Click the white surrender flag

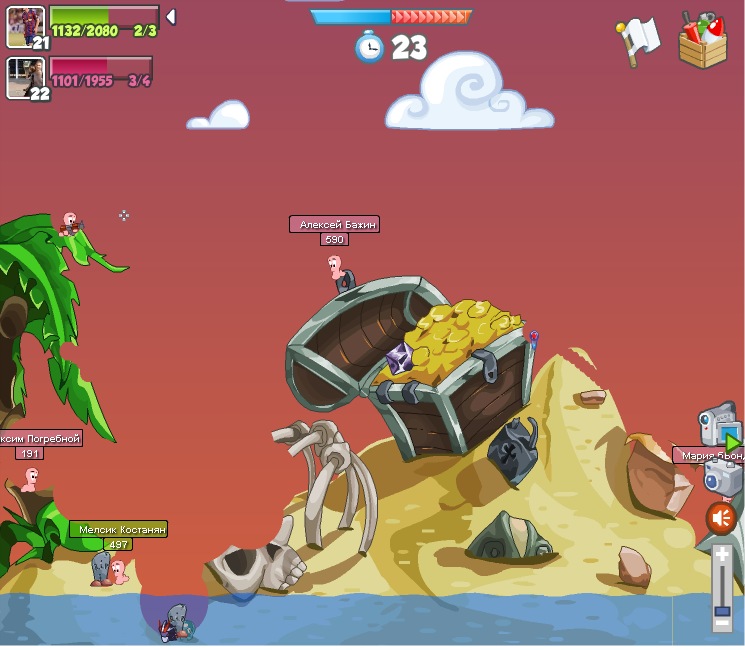tap(637, 40)
